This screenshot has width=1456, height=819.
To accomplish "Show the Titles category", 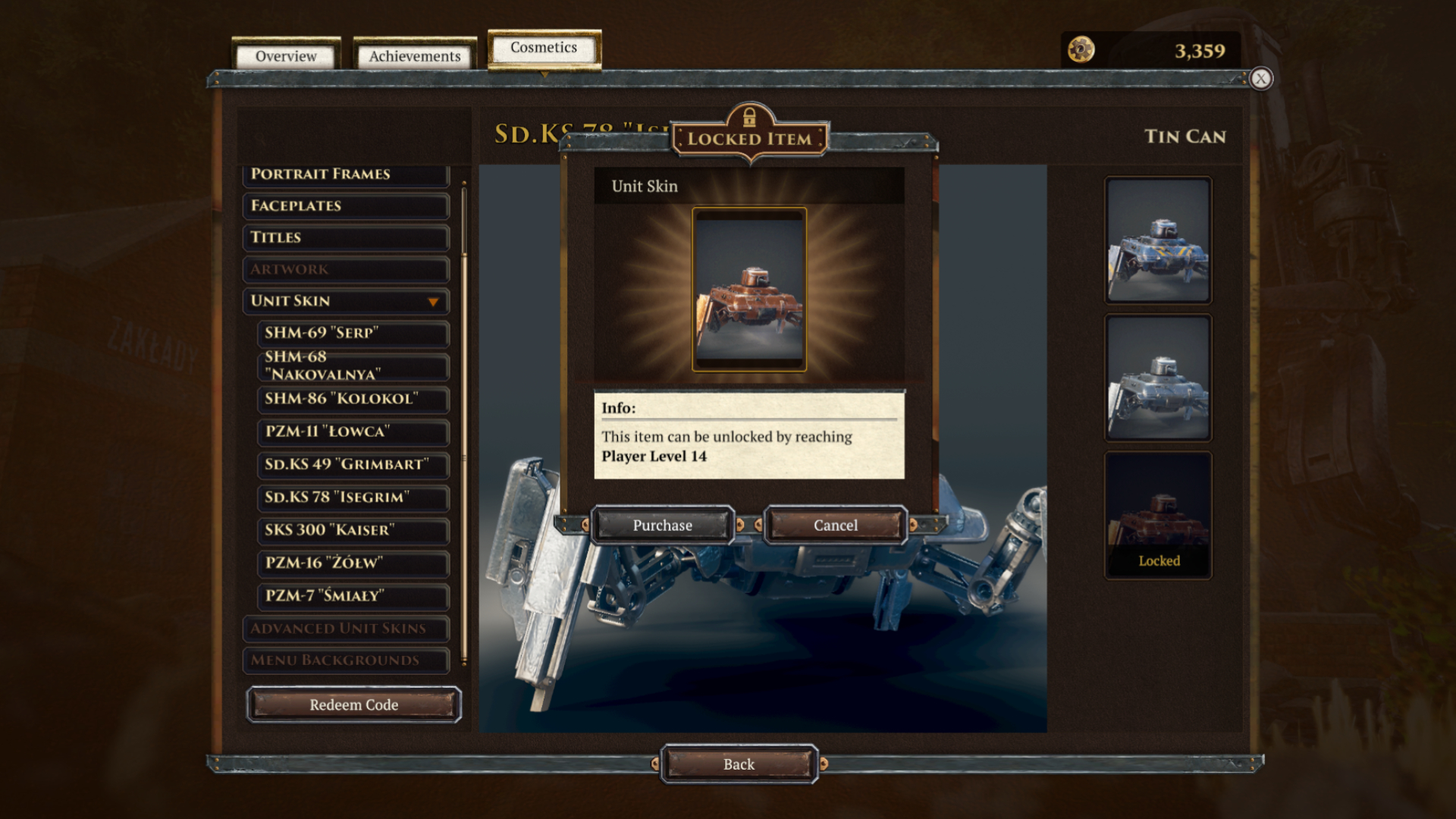I will (x=345, y=238).
